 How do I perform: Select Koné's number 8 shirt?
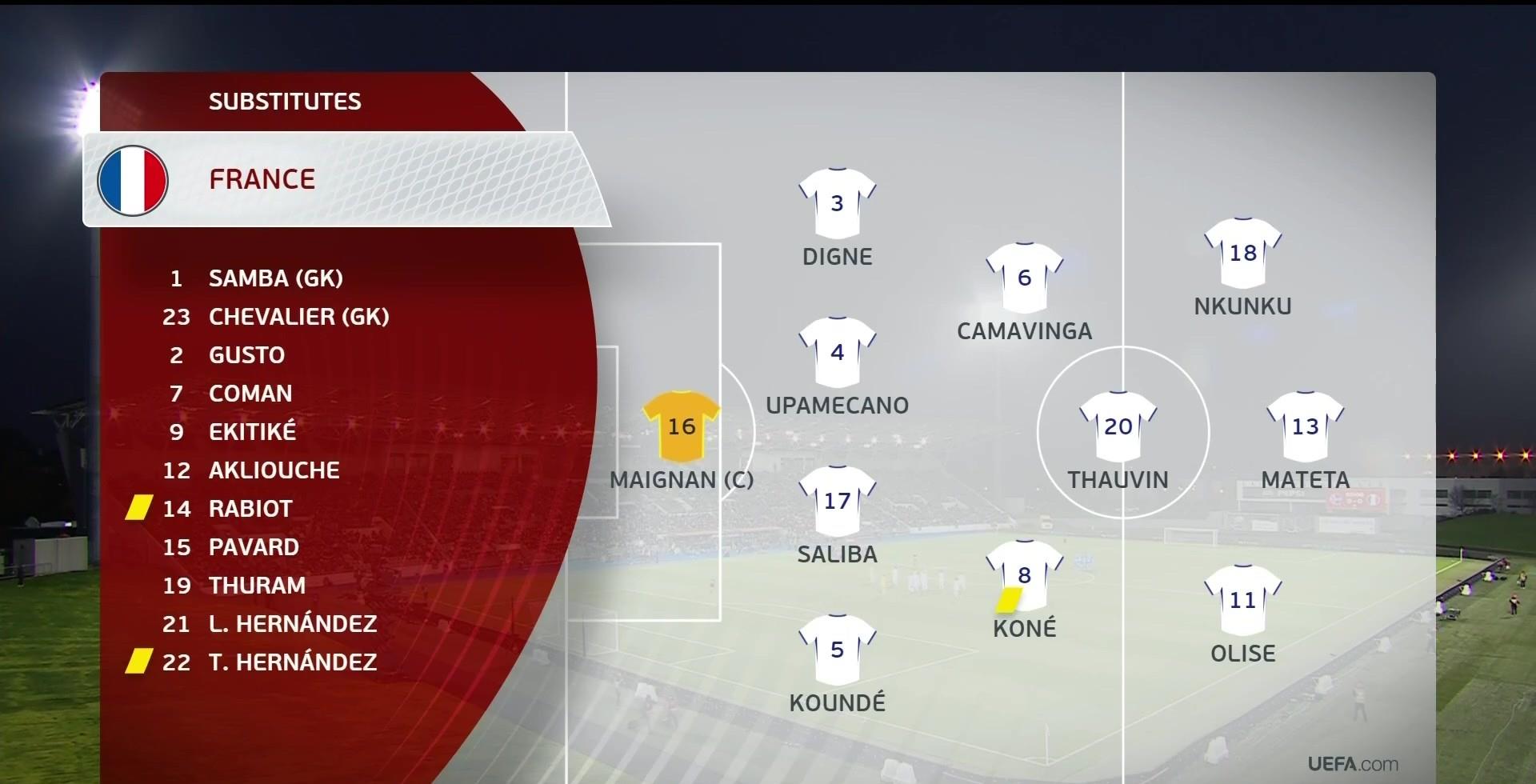click(x=1024, y=574)
